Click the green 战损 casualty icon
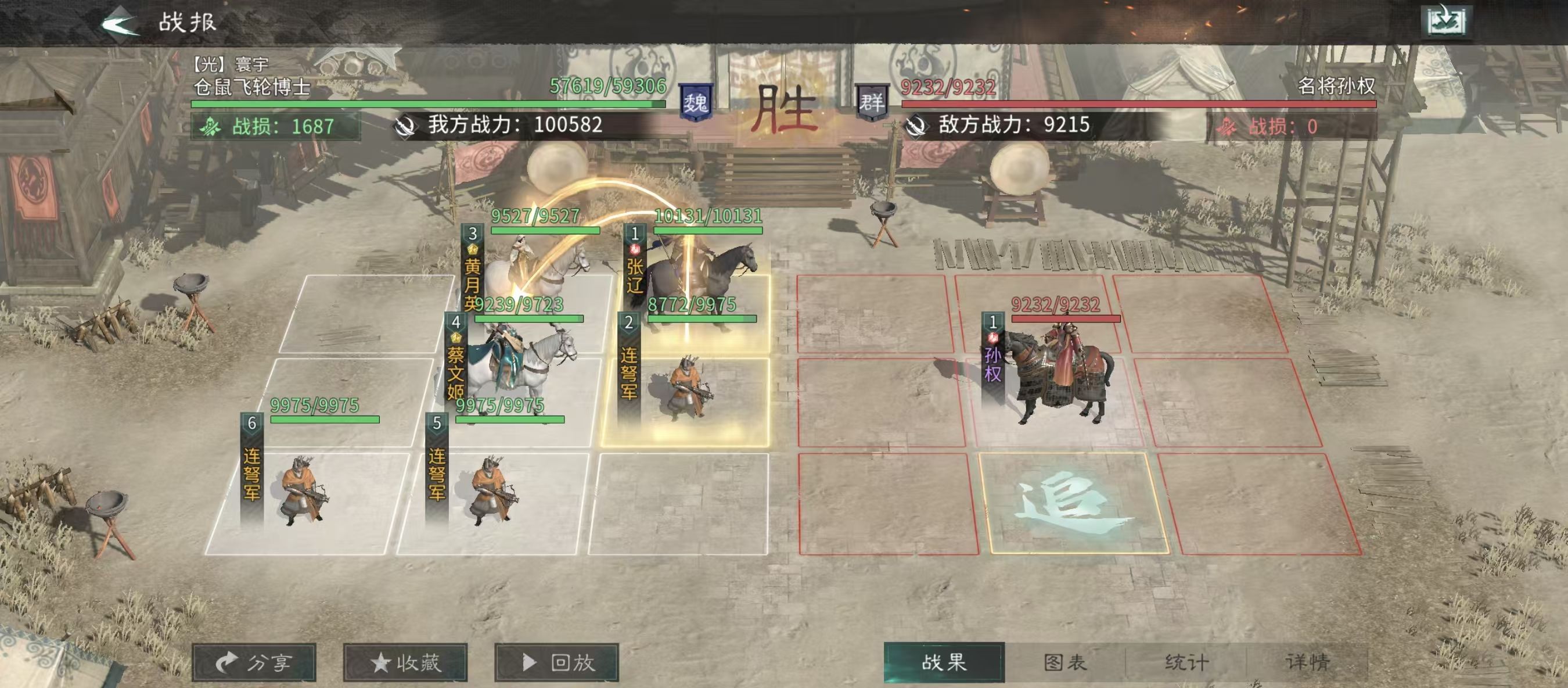Screen dimensions: 1568x688 pos(210,126)
